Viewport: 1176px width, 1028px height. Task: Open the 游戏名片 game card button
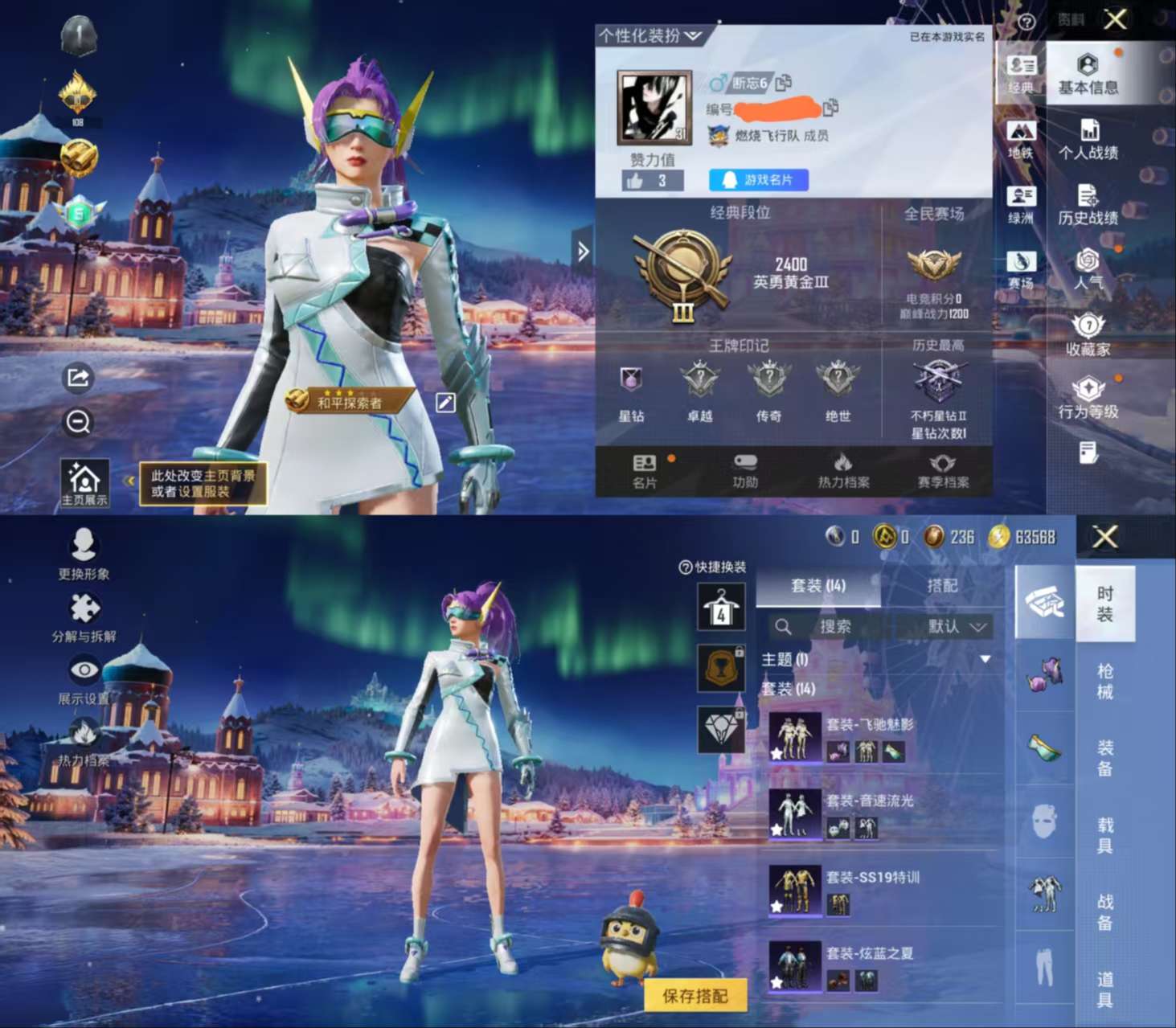click(x=758, y=180)
